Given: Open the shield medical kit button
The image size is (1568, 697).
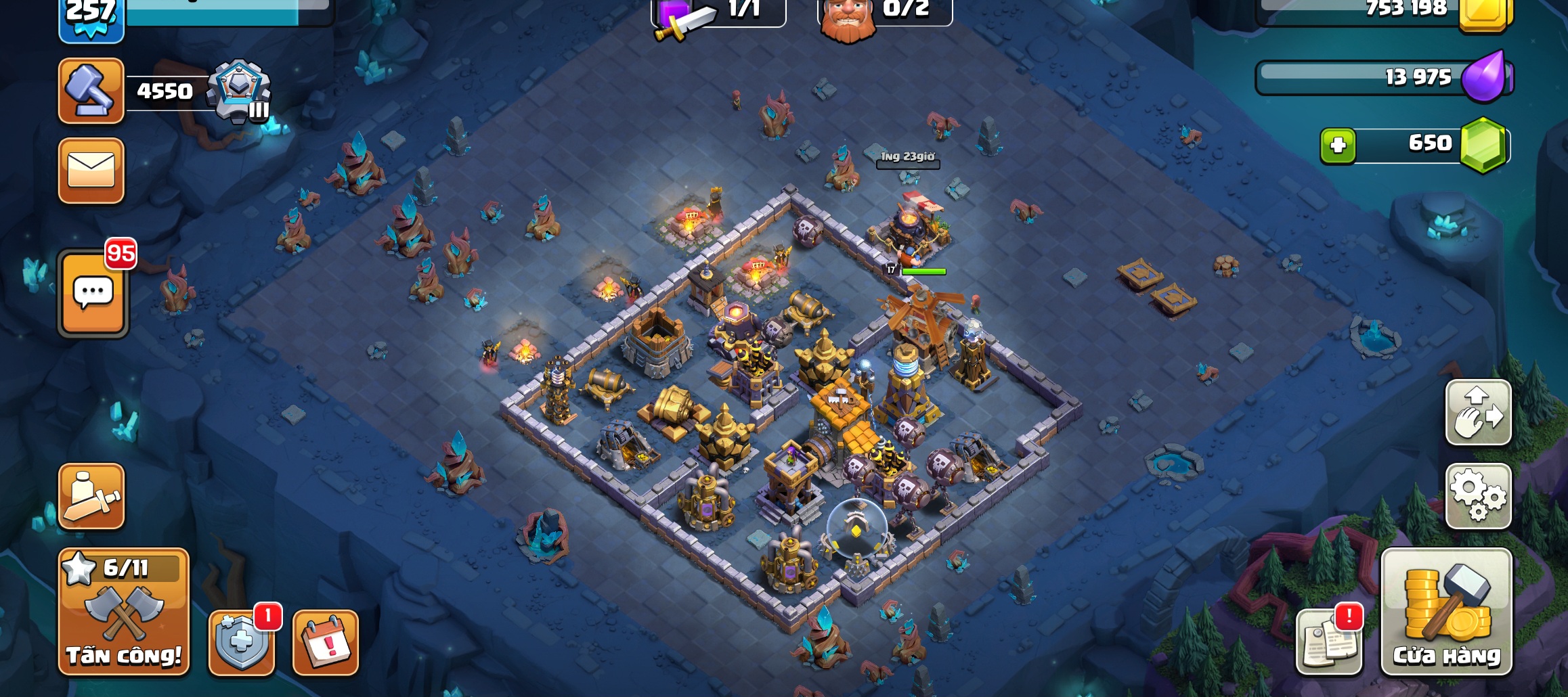Looking at the screenshot, I should [242, 643].
